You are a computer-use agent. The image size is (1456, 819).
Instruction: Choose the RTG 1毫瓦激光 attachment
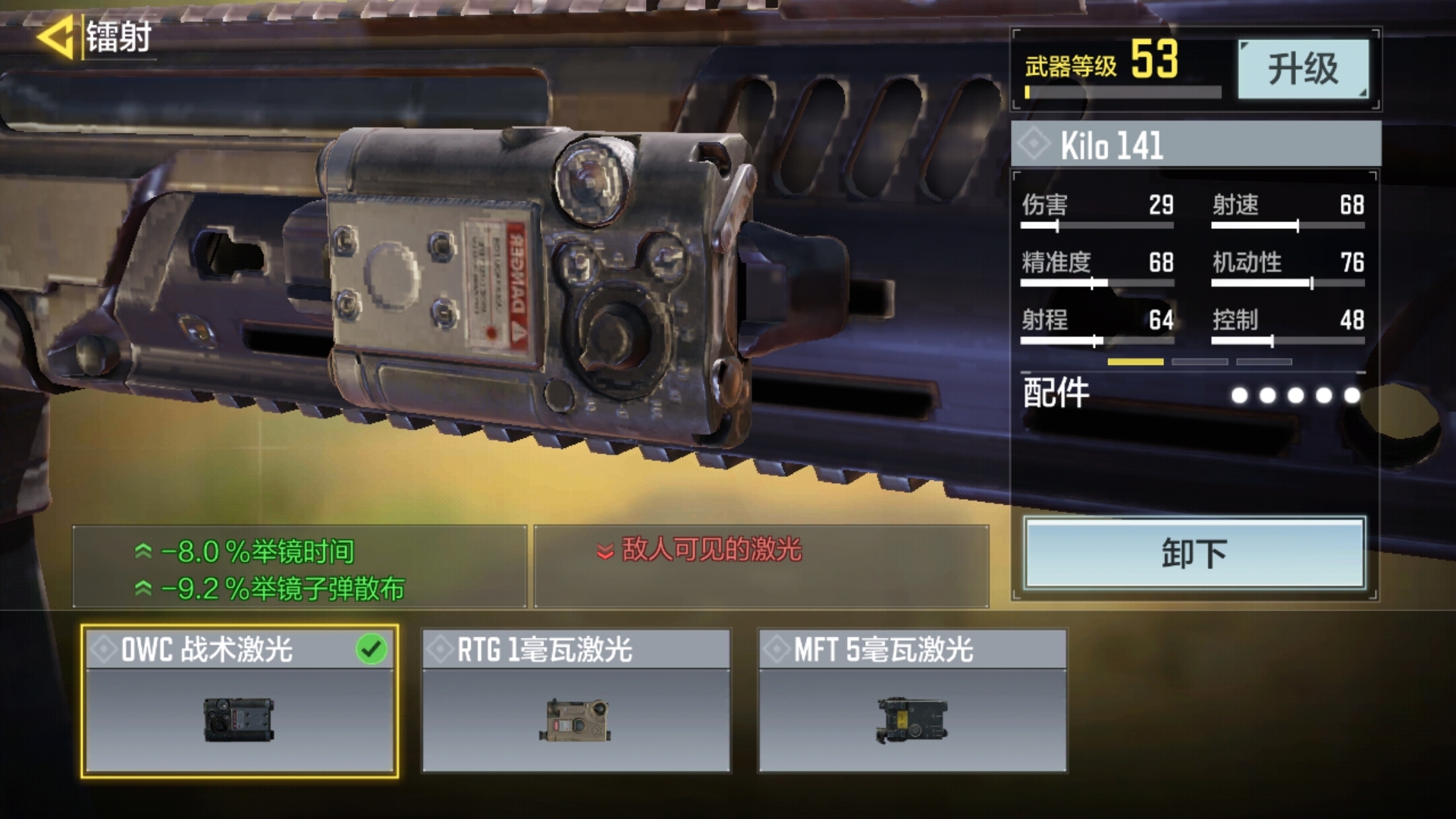(576, 701)
